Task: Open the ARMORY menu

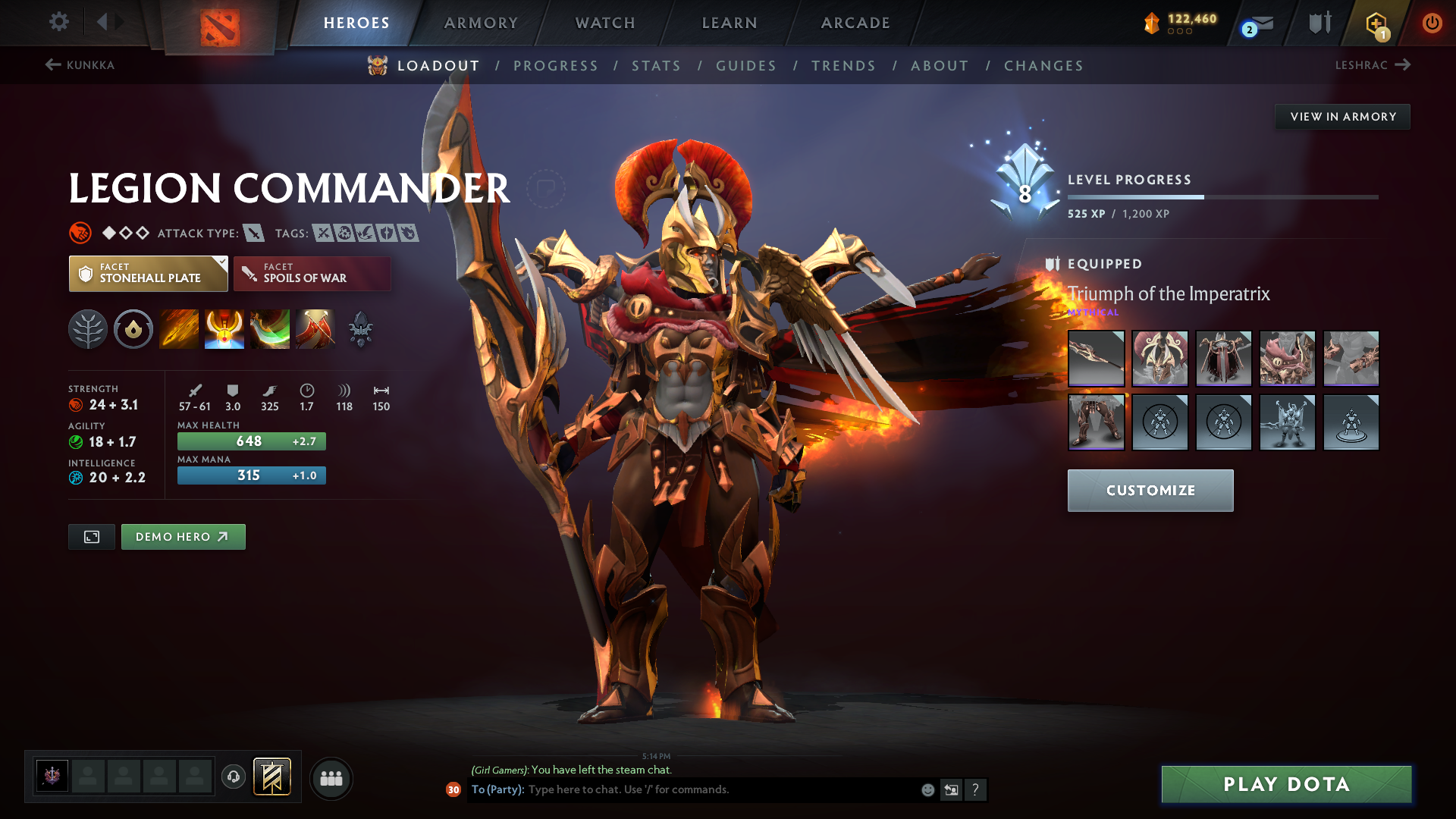Action: coord(481,23)
